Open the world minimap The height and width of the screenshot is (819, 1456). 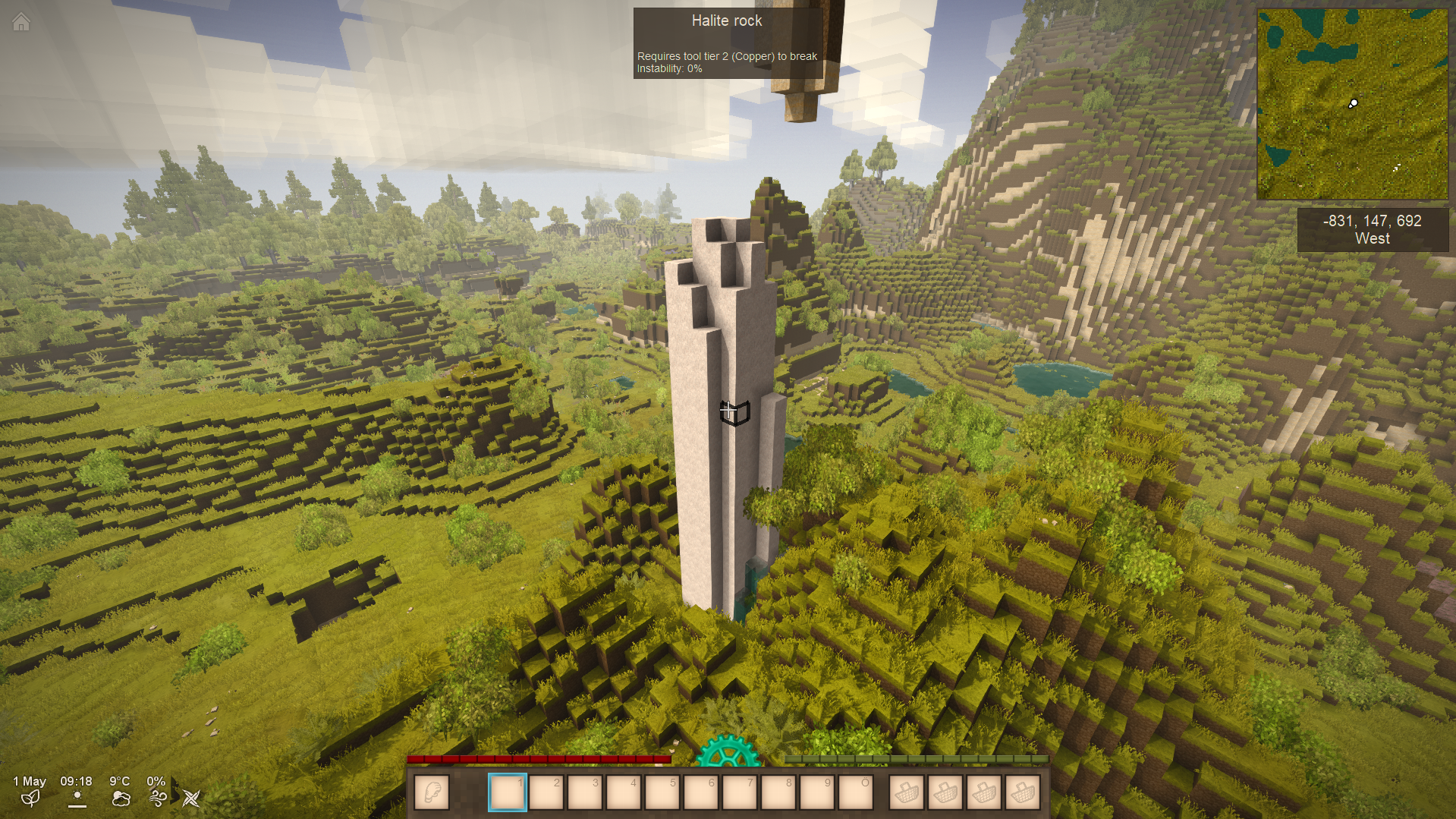[x=1352, y=104]
